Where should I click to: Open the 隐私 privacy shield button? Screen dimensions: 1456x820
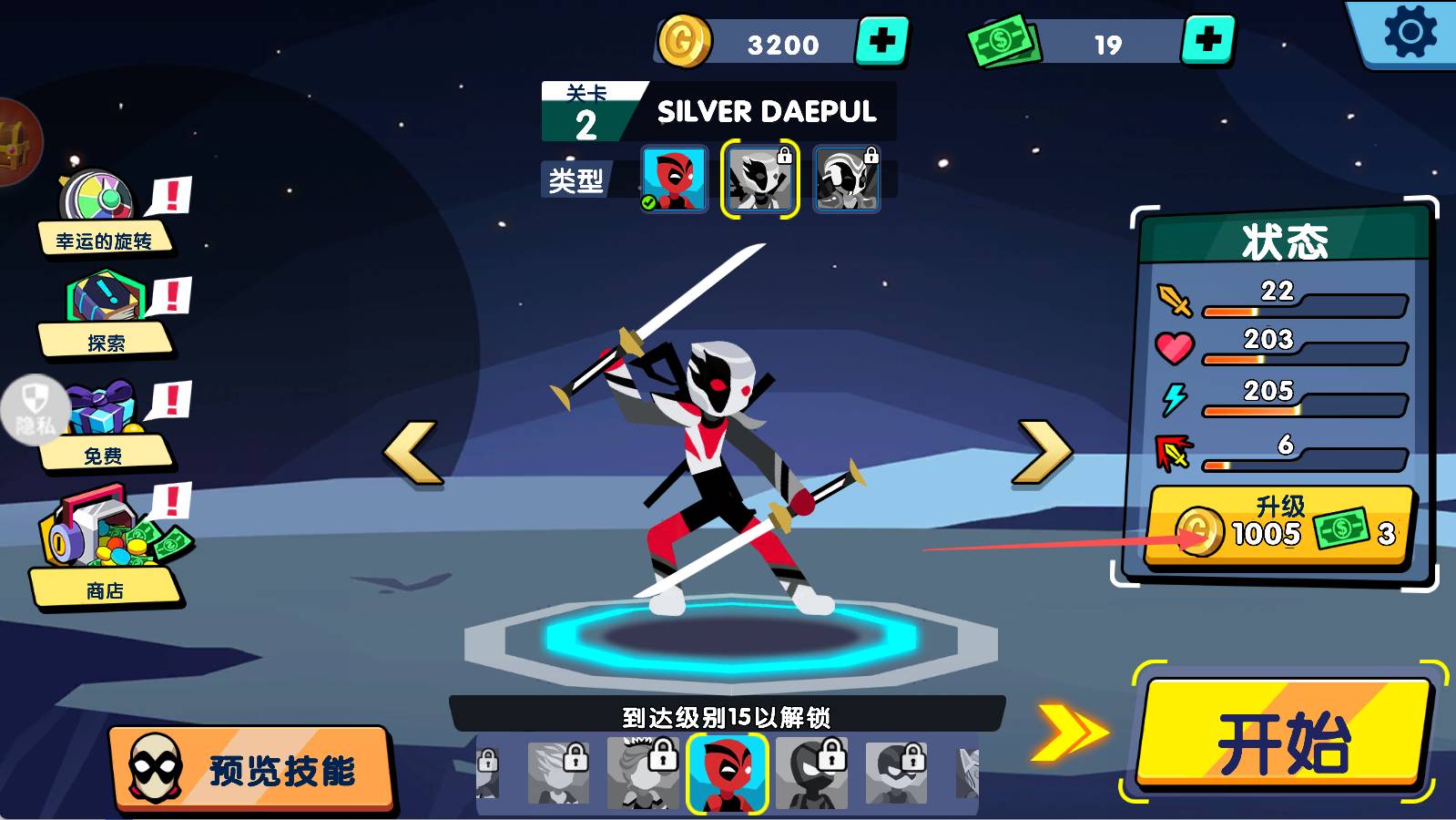(35, 410)
